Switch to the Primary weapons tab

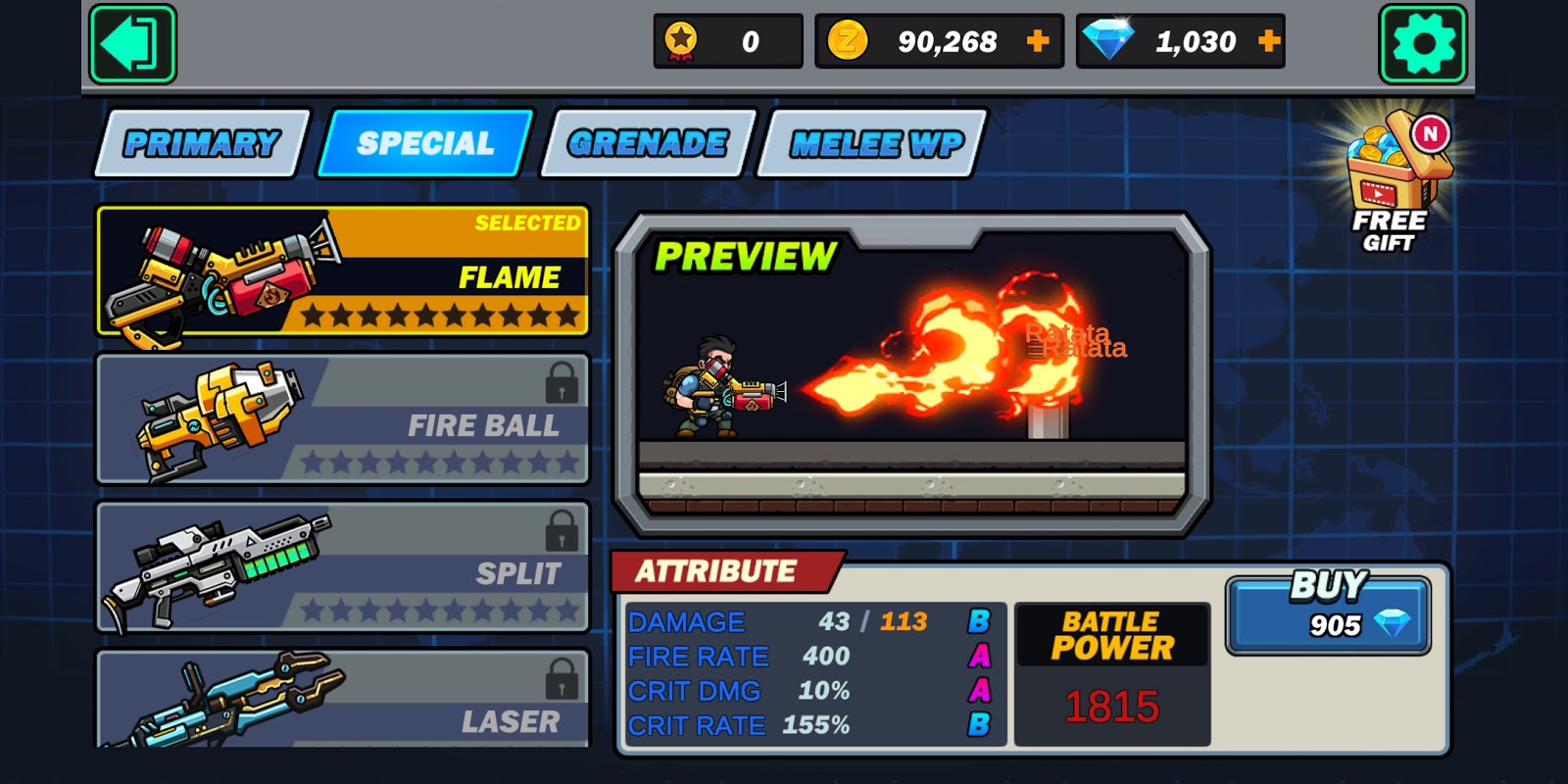[x=202, y=144]
